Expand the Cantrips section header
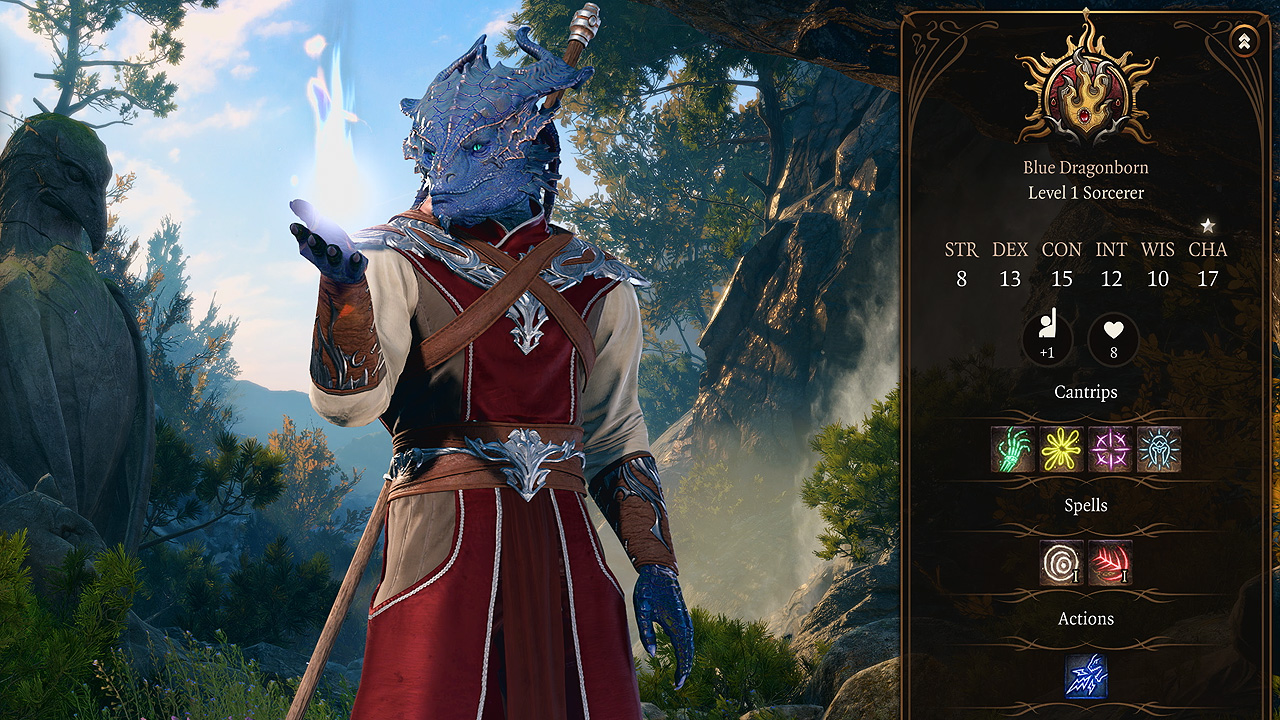The height and width of the screenshot is (720, 1280). click(x=1084, y=392)
